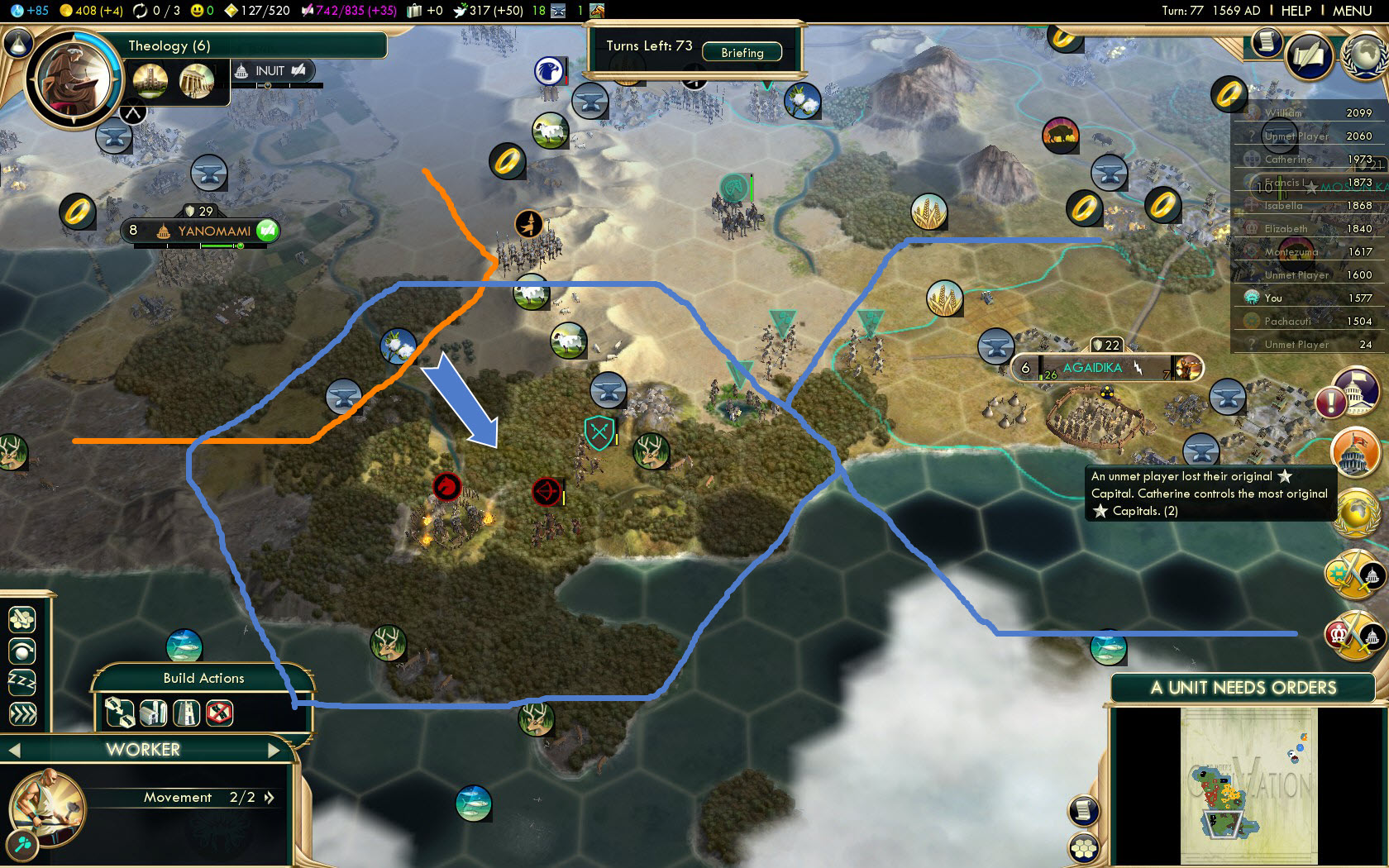Open the scenario Briefing
The width and height of the screenshot is (1389, 868).
[742, 52]
